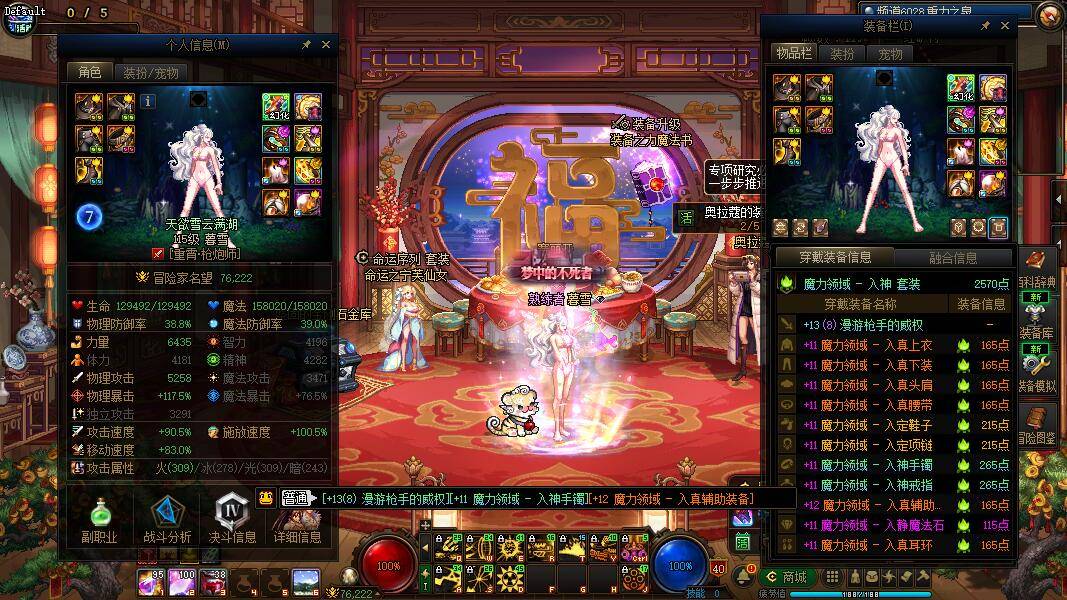1067x600 pixels.
Task: Select the 物品栏 tab
Action: coord(794,53)
